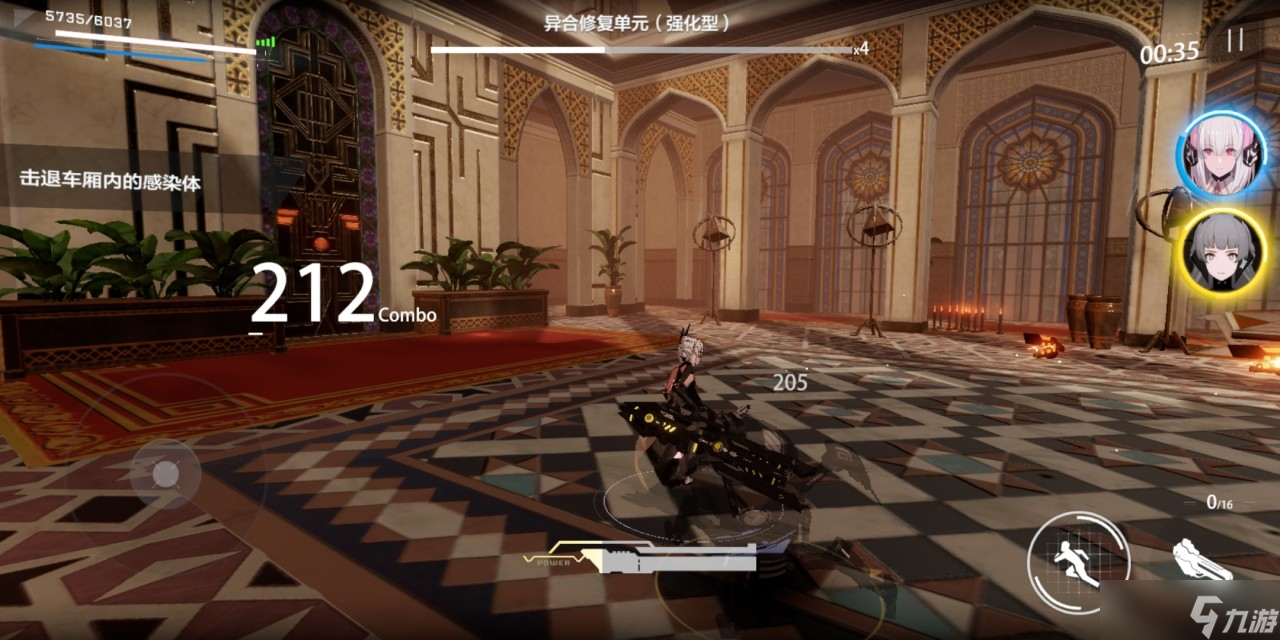Viewport: 1280px width, 640px height.
Task: Switch to the white-haired character portrait
Action: point(1221,154)
